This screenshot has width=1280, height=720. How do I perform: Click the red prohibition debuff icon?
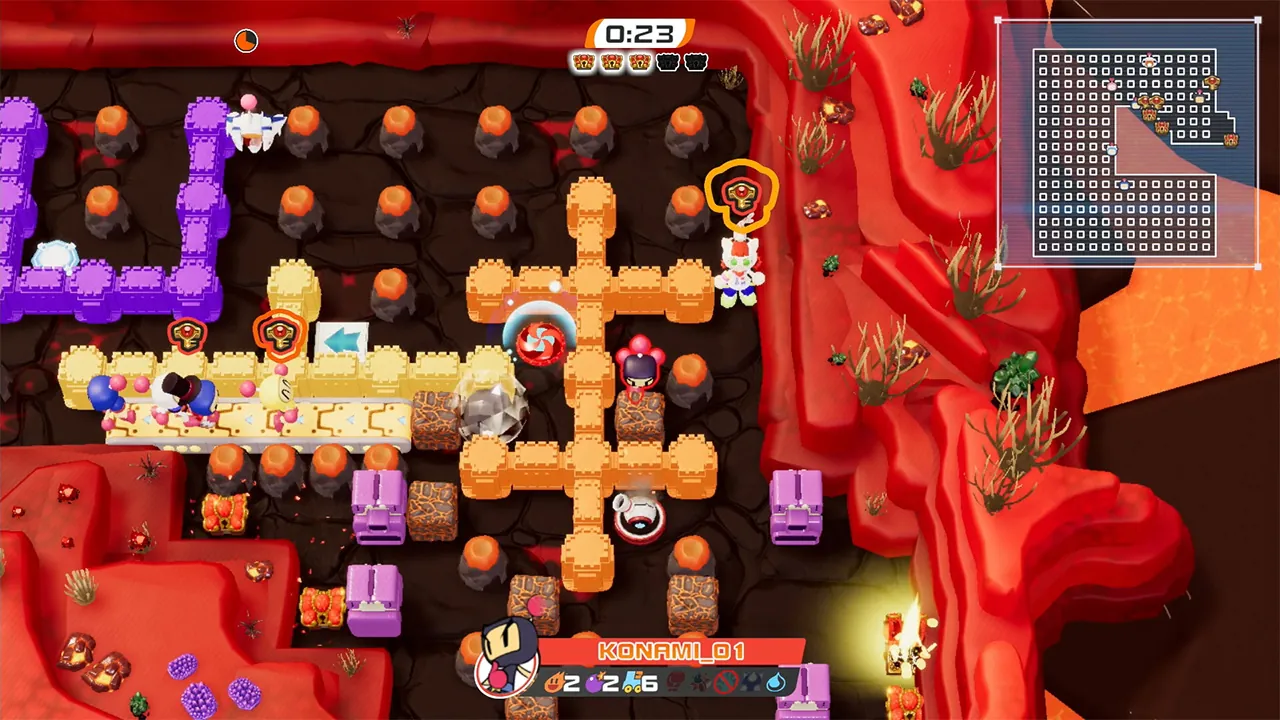727,684
